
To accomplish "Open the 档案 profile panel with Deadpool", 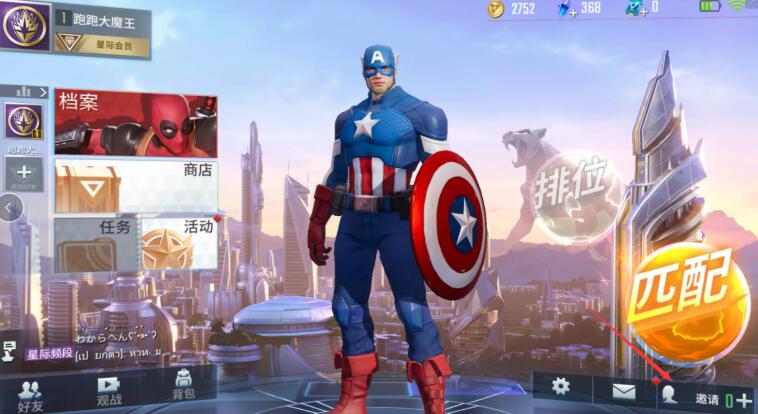I will (x=135, y=123).
